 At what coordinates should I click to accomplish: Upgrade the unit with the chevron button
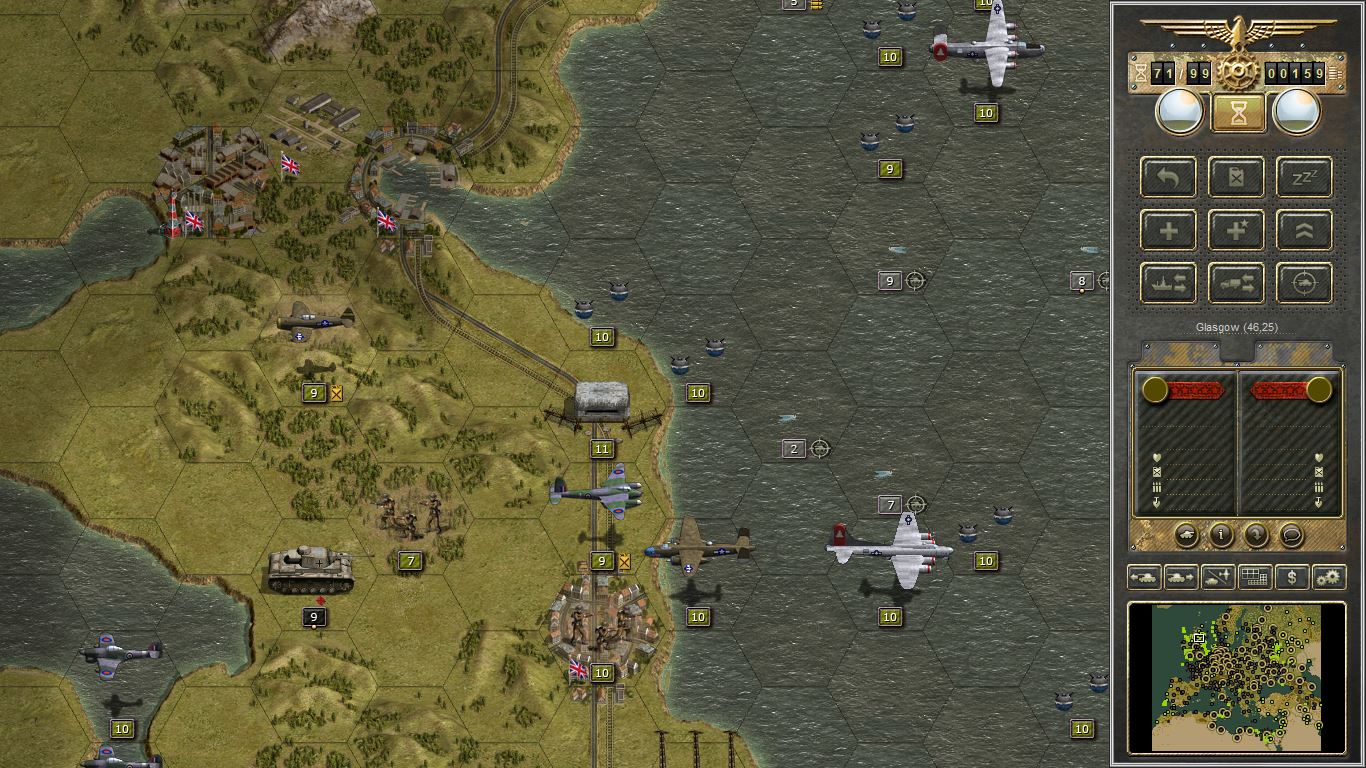[1304, 230]
